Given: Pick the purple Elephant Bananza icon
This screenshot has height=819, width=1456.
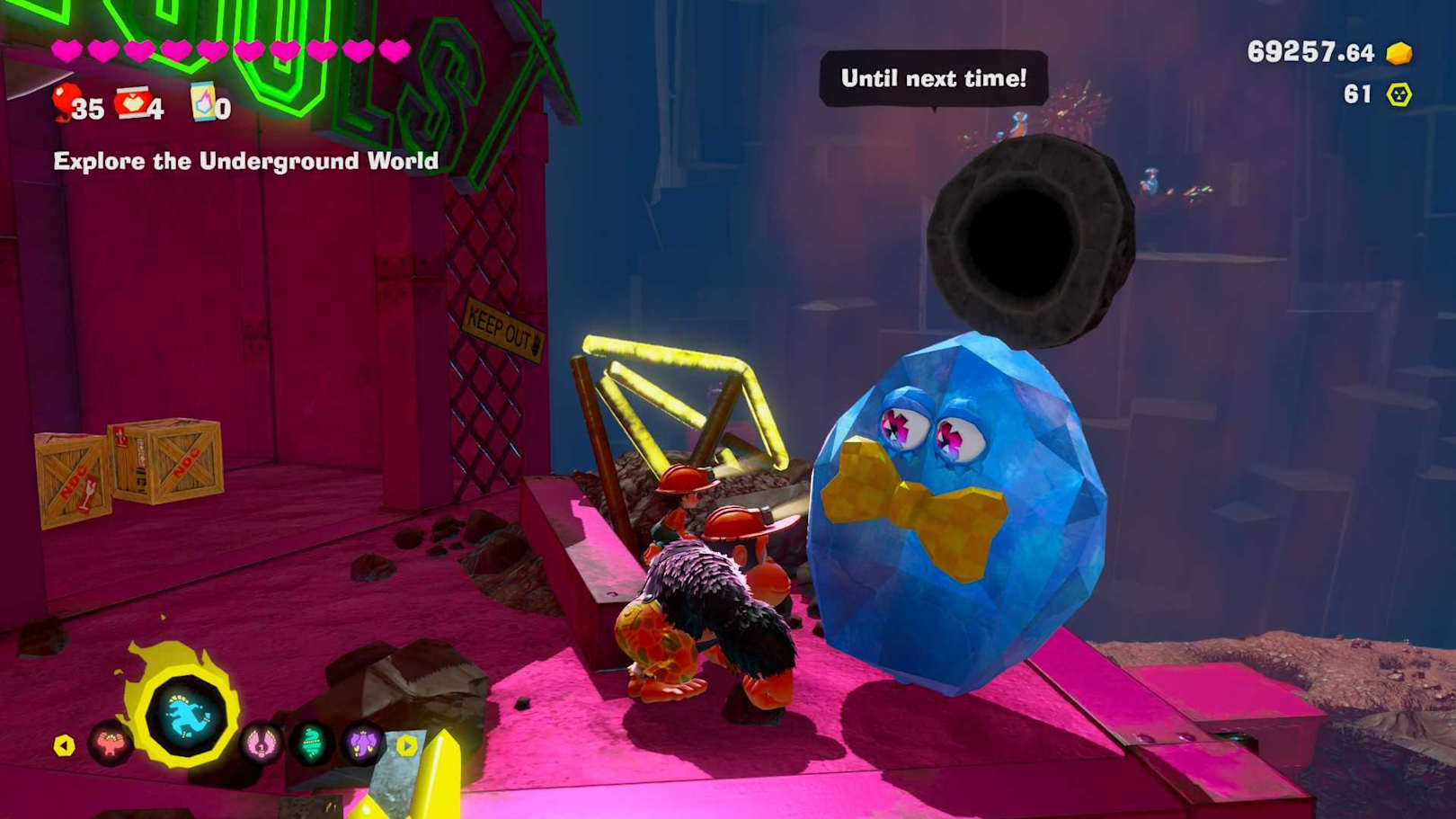Looking at the screenshot, I should (x=363, y=743).
